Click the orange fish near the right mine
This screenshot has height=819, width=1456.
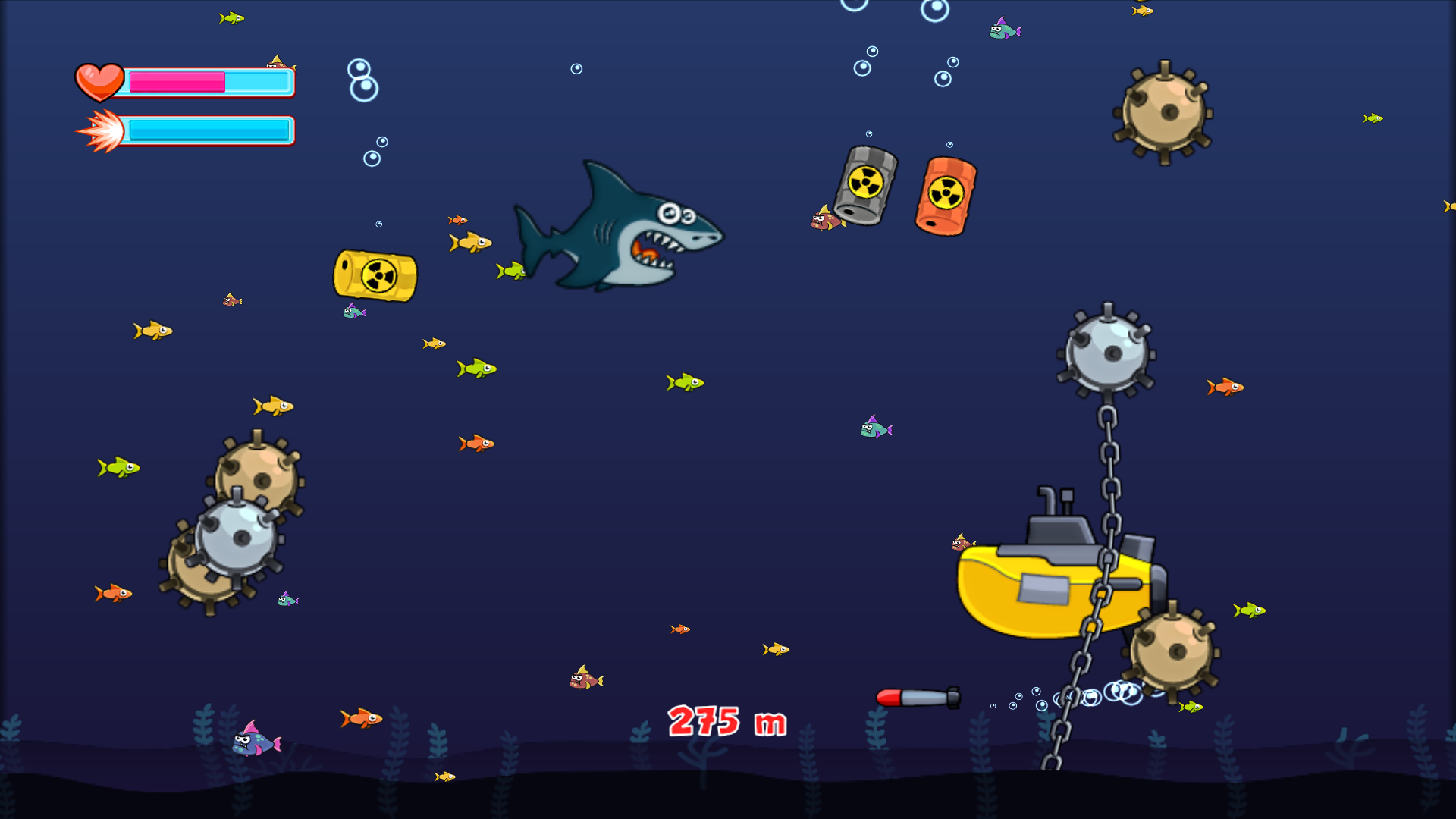point(1225,388)
